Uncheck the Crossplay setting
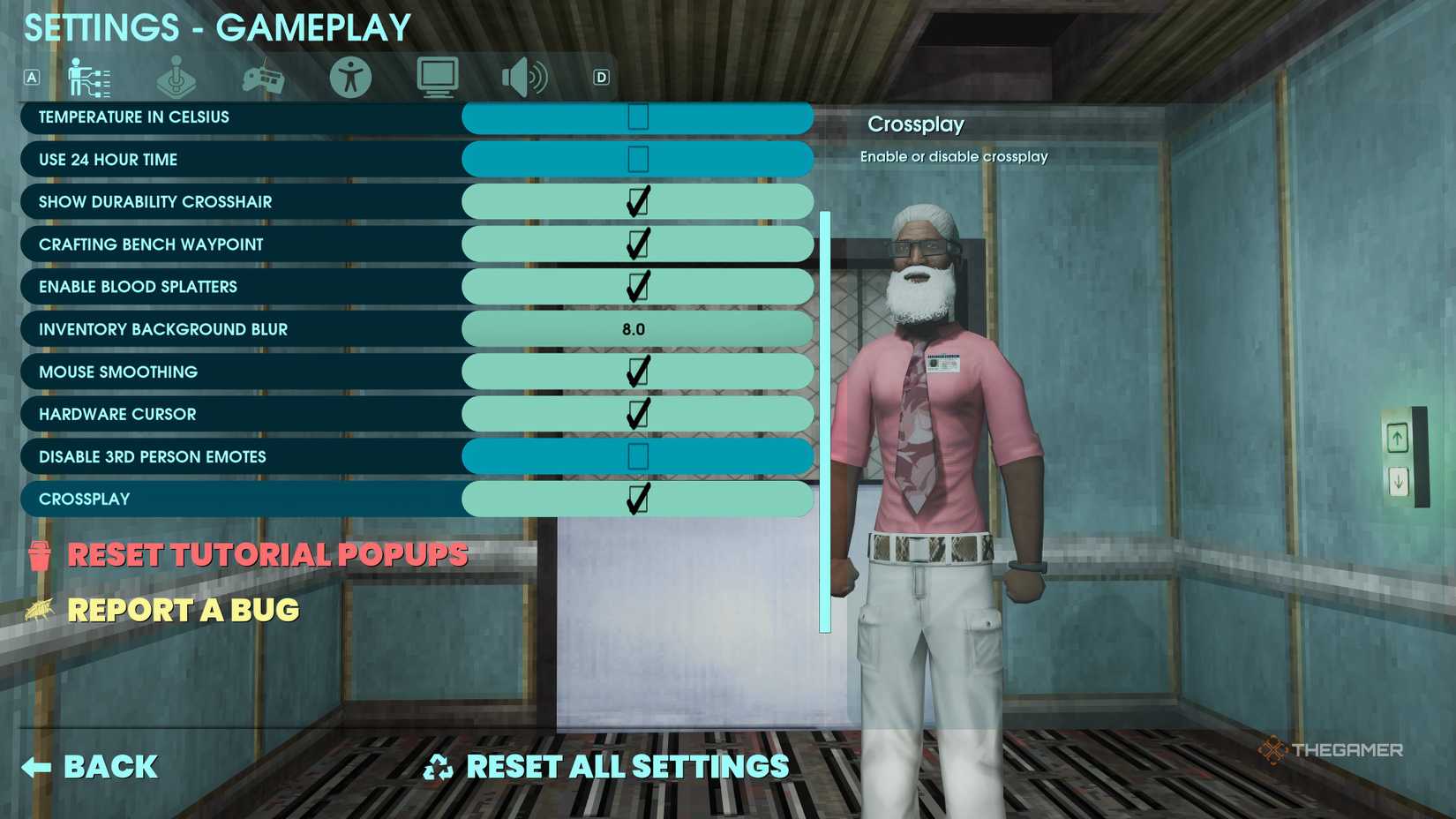 tap(637, 499)
